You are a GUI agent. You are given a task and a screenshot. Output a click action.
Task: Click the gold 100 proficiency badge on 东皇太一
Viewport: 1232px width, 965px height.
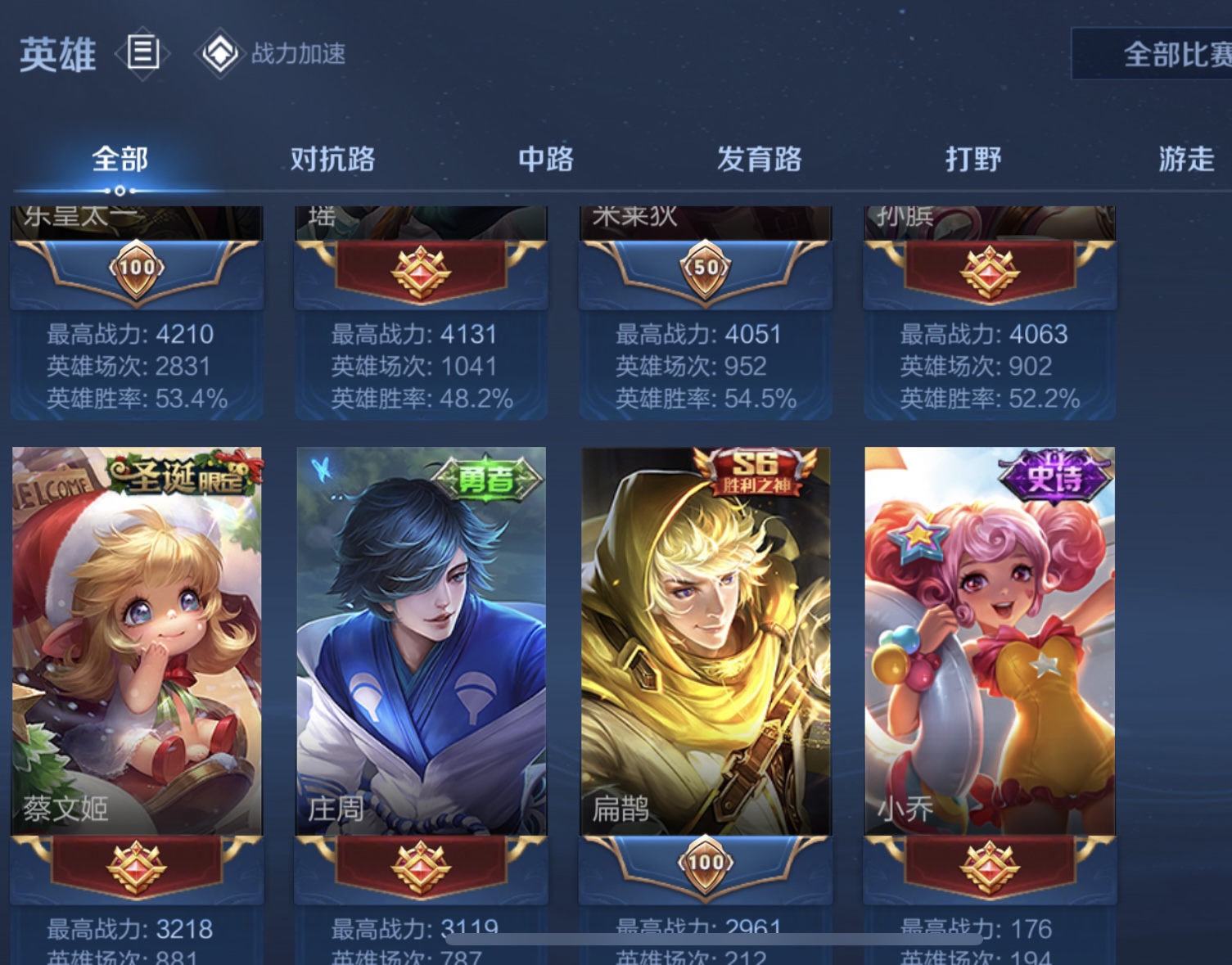[137, 267]
